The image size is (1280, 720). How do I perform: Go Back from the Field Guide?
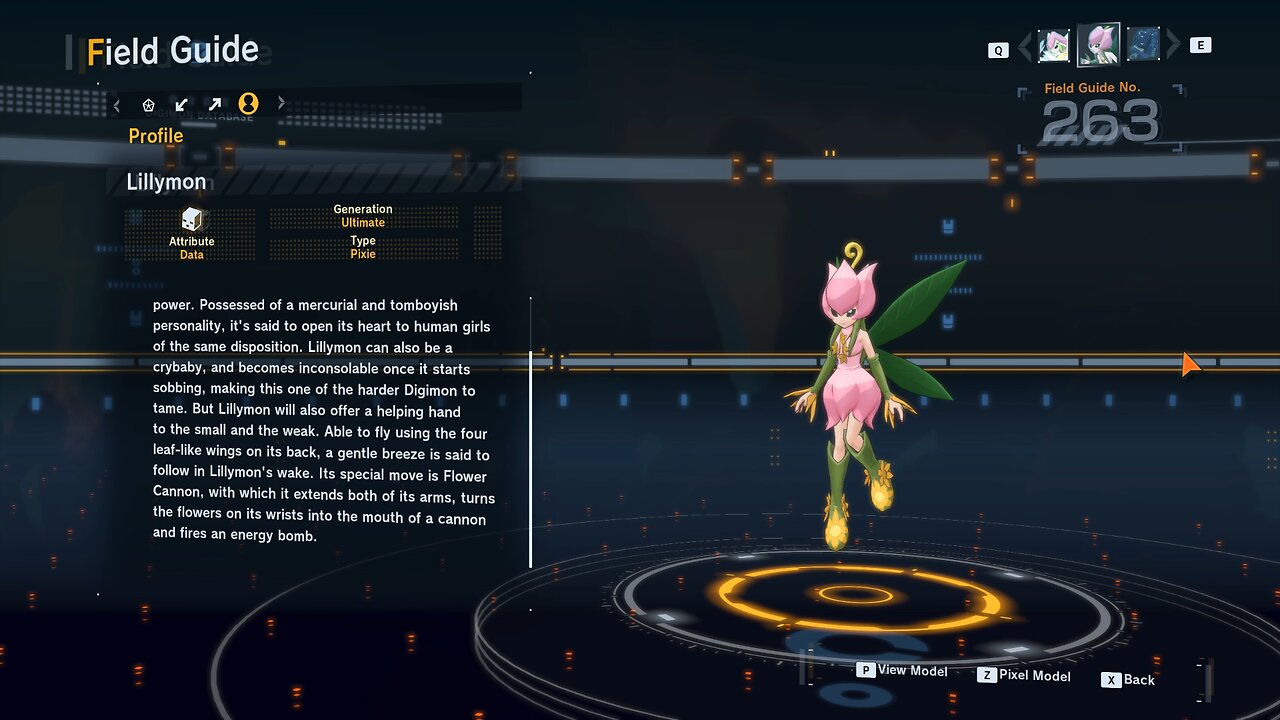(1128, 680)
